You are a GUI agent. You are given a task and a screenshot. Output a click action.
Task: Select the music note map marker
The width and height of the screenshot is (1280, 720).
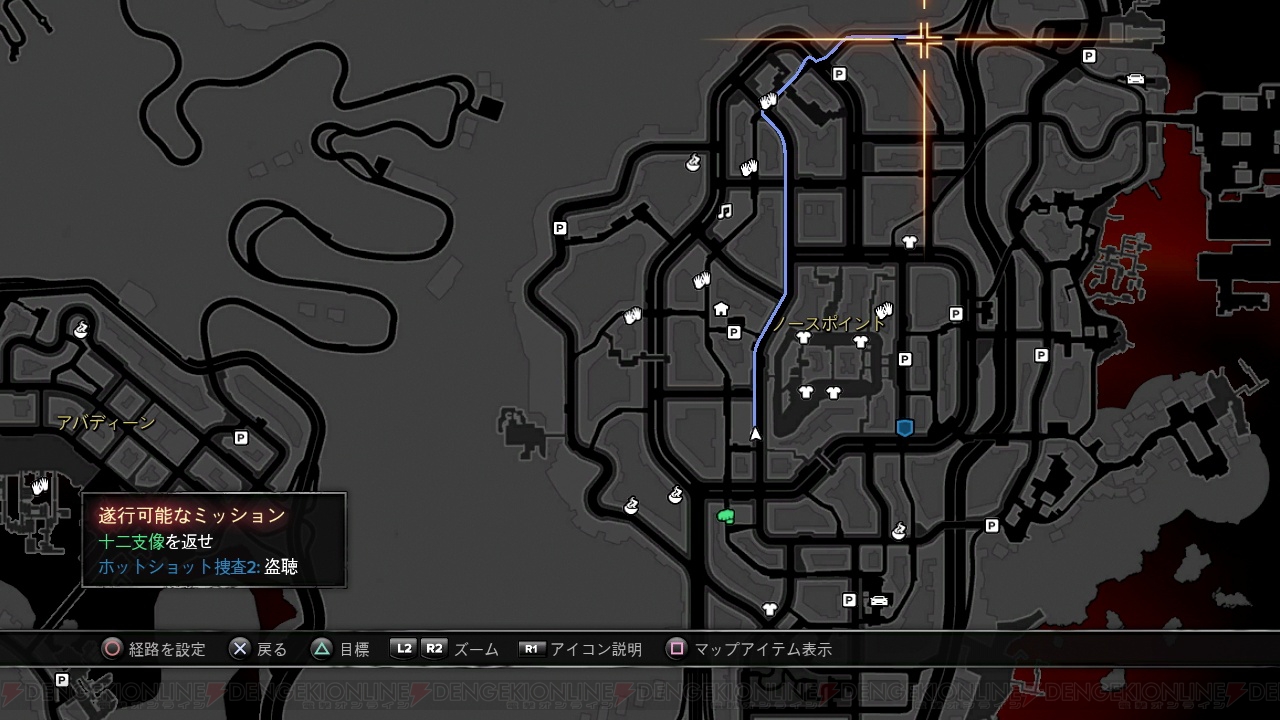click(726, 211)
